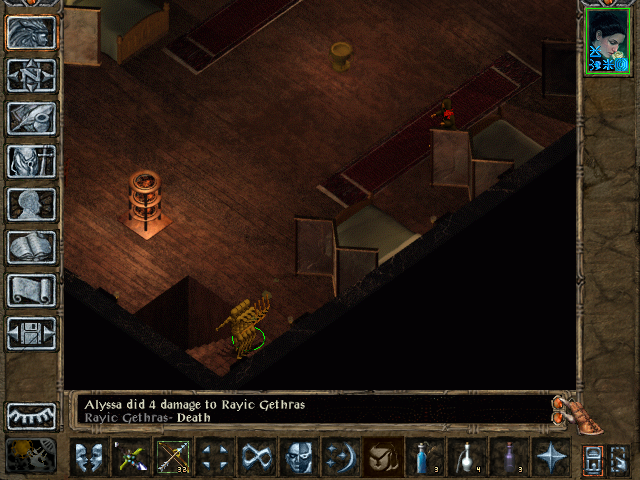
Task: Activate the two-masks talk action
Action: [x=90, y=457]
